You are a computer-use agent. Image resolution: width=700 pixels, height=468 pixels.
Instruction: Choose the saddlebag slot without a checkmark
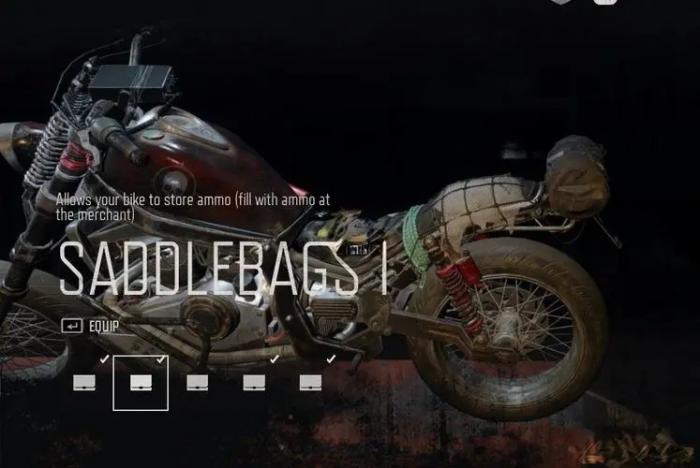coord(197,382)
